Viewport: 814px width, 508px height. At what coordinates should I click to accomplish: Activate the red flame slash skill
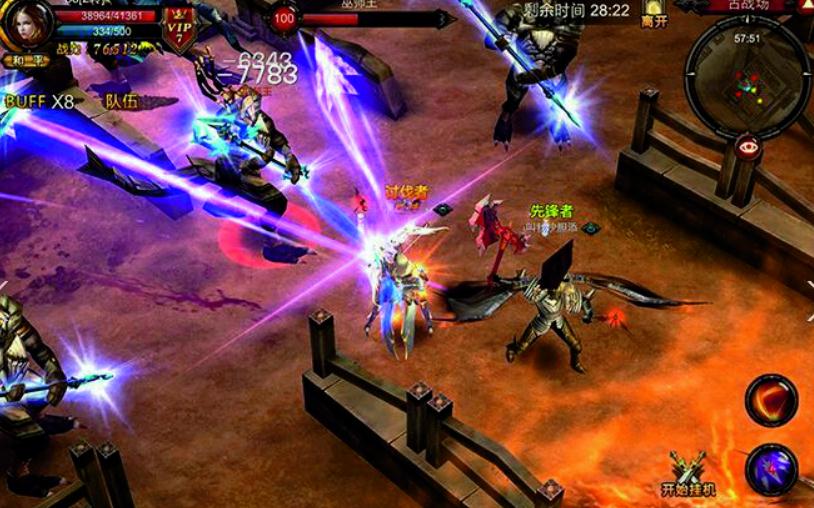pos(771,401)
